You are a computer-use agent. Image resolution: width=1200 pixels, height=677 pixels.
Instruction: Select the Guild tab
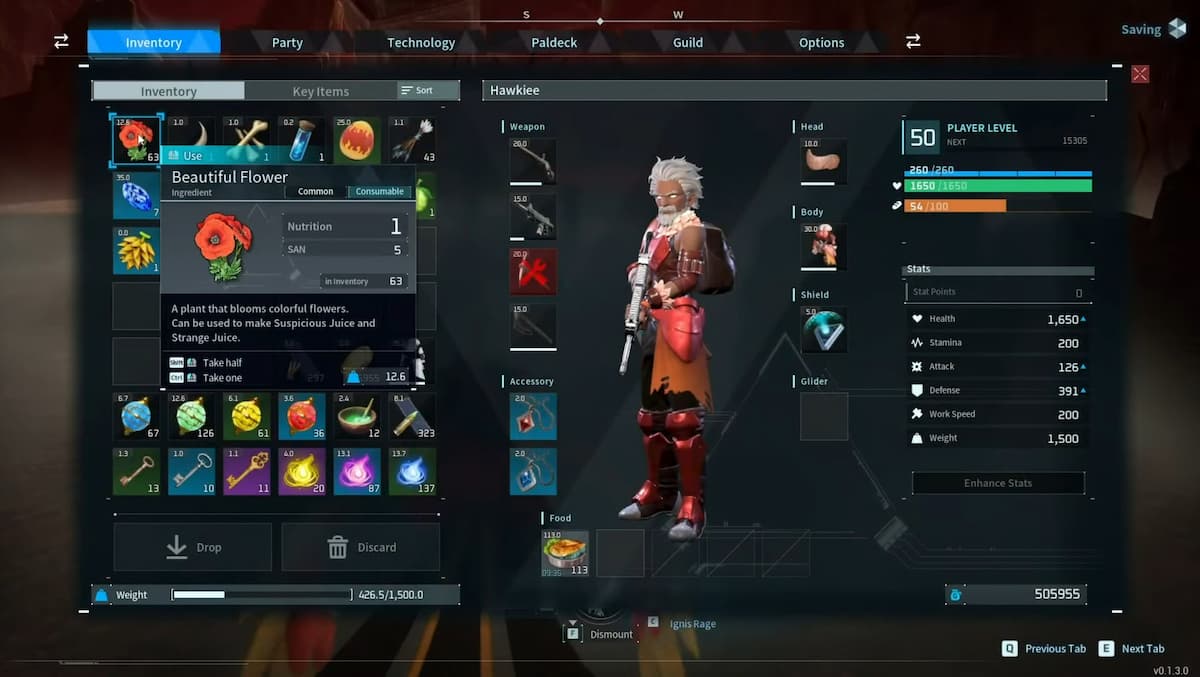click(688, 43)
